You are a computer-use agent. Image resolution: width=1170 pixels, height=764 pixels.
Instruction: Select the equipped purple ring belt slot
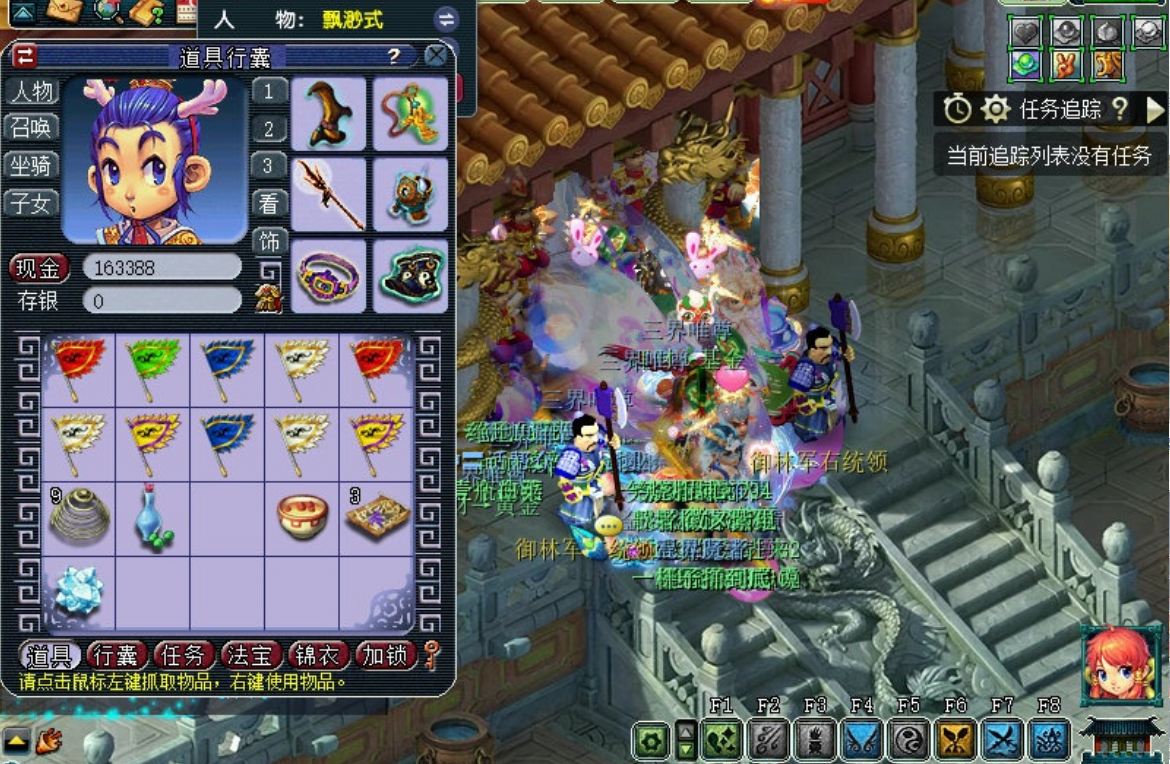pyautogui.click(x=329, y=276)
